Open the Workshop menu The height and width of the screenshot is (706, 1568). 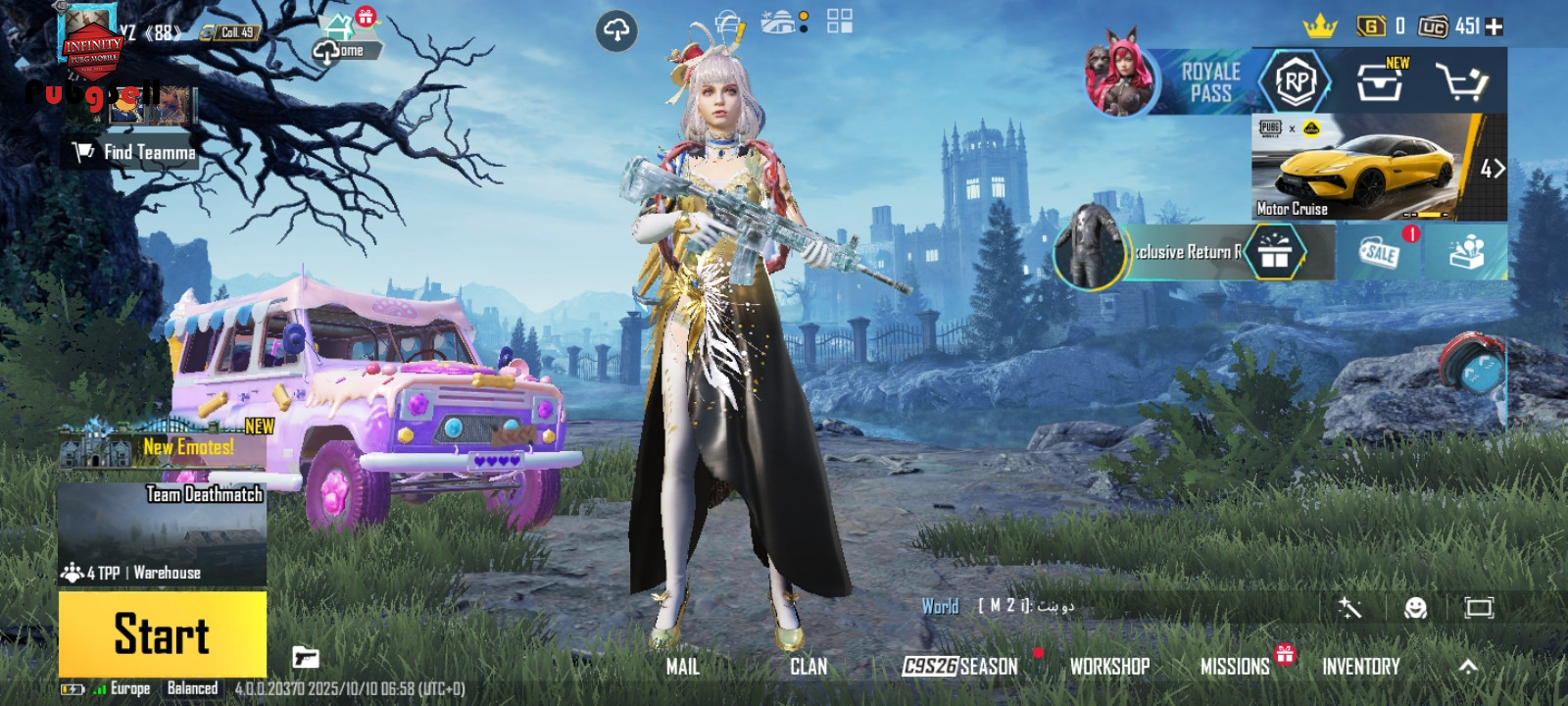1109,667
